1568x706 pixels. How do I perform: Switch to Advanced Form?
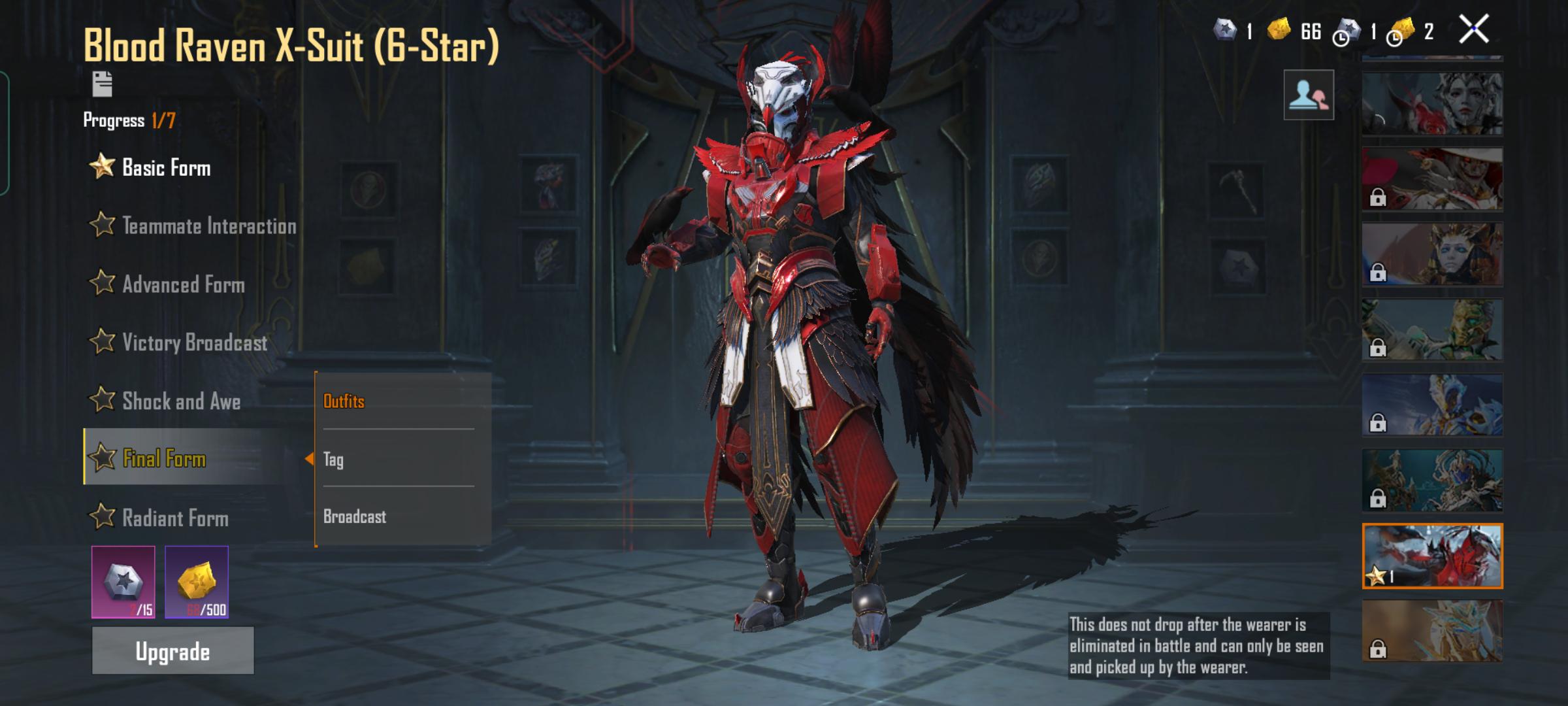tap(183, 284)
